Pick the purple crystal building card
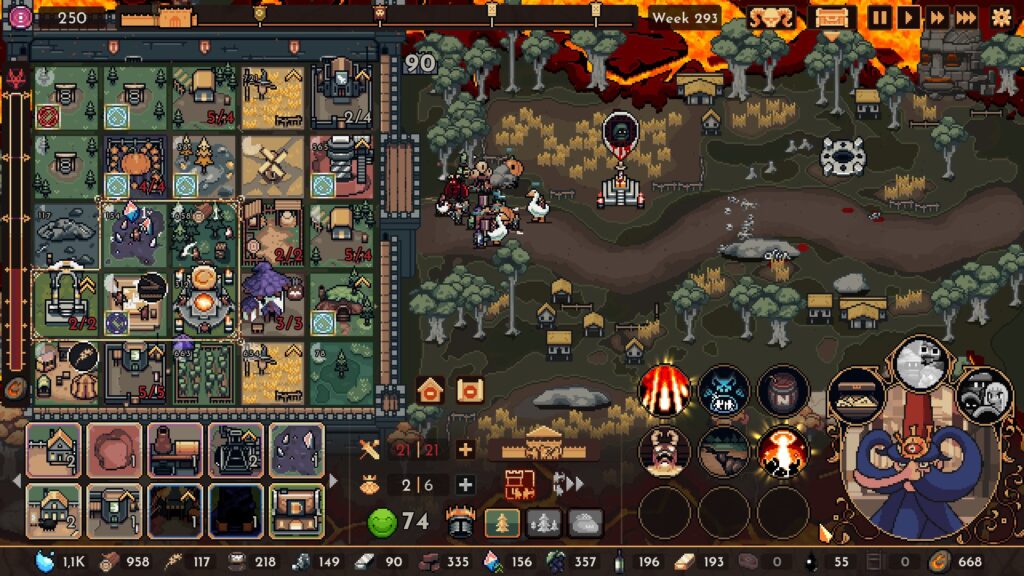This screenshot has height=576, width=1024. (295, 450)
